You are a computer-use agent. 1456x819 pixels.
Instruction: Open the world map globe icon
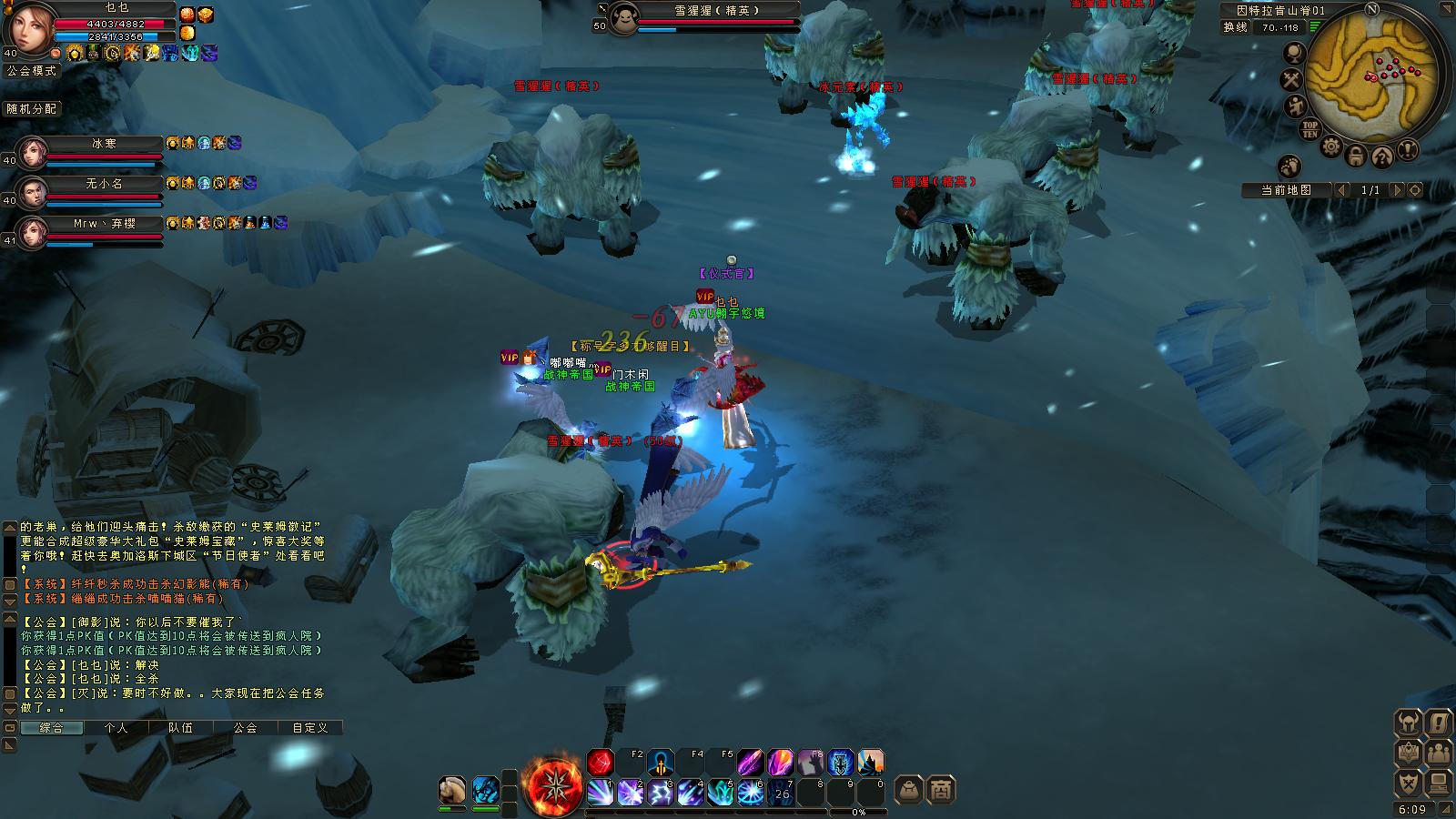pyautogui.click(x=1293, y=54)
